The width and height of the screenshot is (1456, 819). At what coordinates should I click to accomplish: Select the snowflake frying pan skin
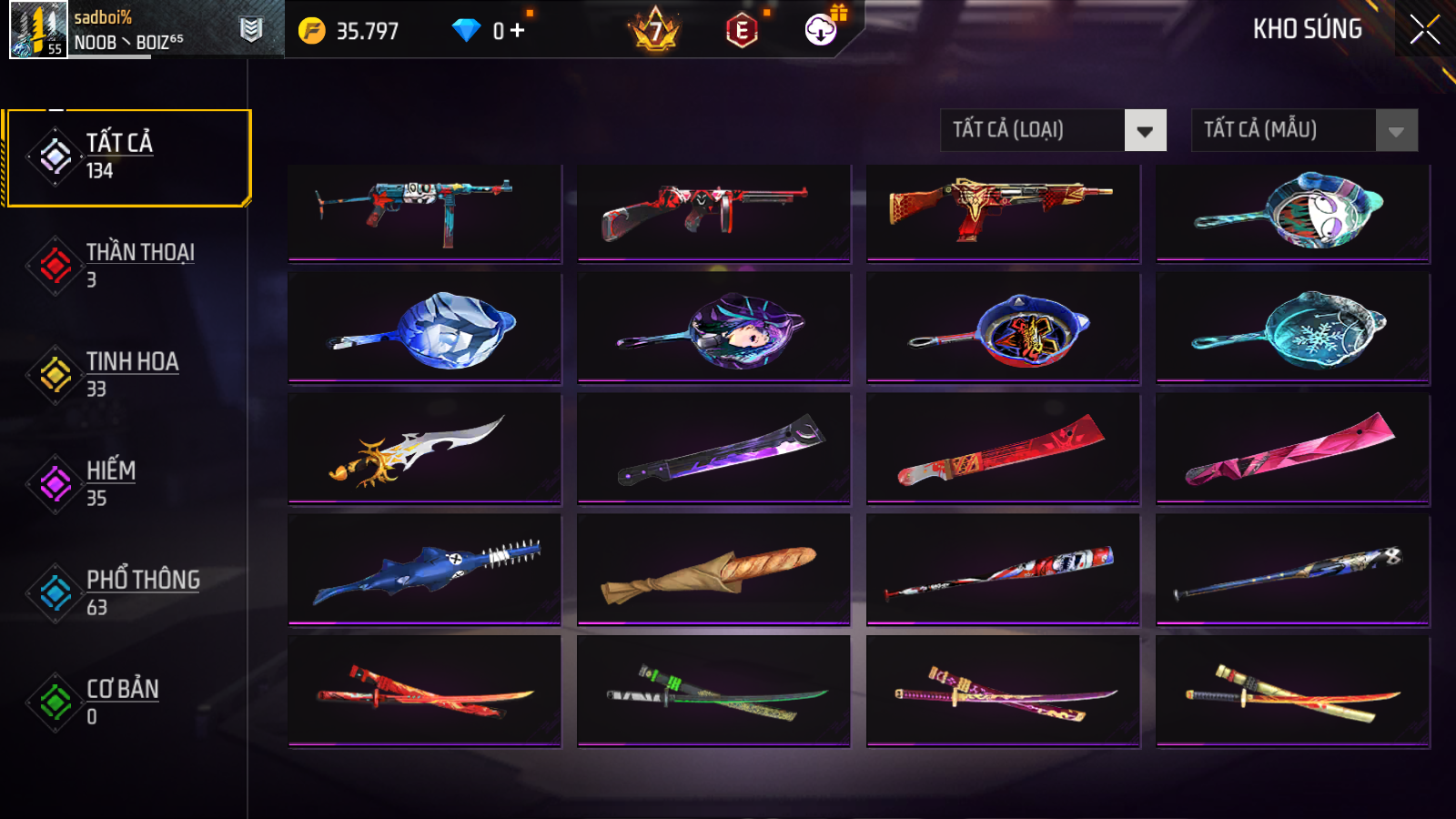coord(1292,328)
